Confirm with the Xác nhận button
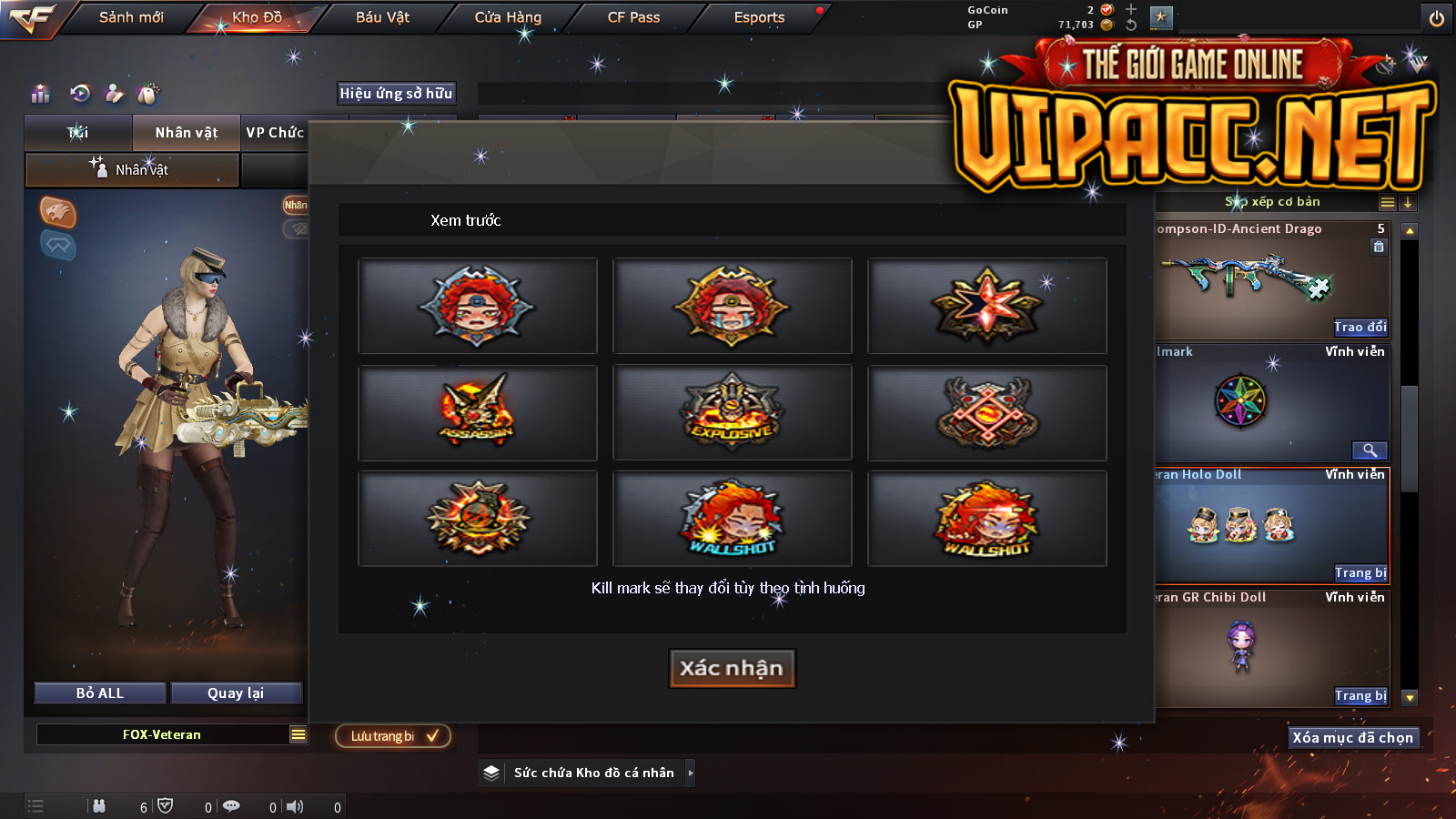 click(x=732, y=669)
